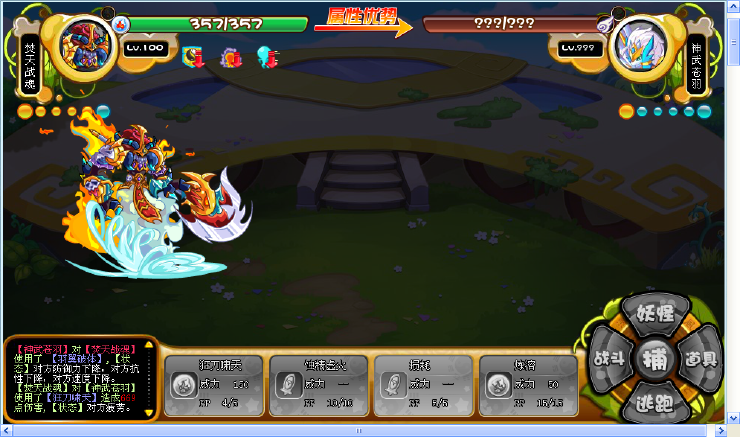The width and height of the screenshot is (740, 437).
Task: Open the 妖怪 monster menu
Action: [656, 317]
